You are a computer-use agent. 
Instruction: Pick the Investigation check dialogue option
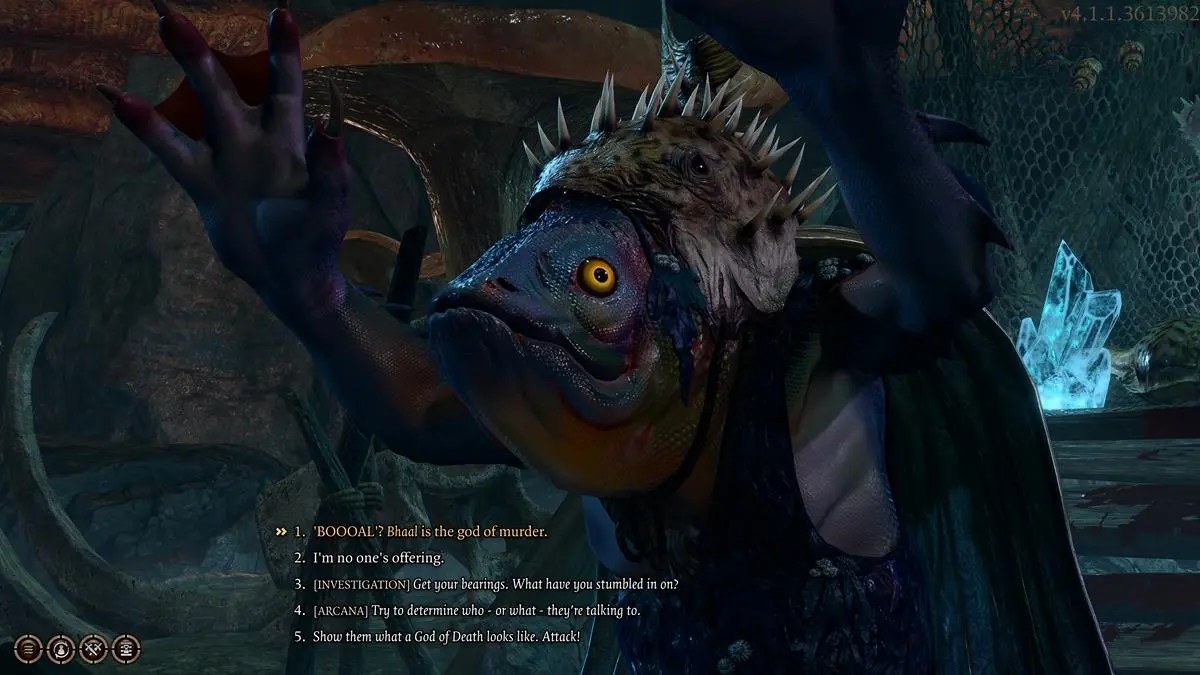coord(495,584)
